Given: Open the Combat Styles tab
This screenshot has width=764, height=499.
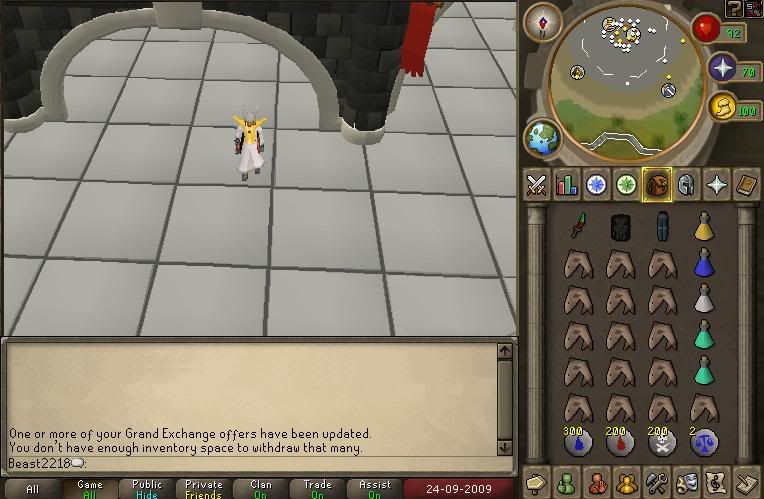Looking at the screenshot, I should coord(537,184).
